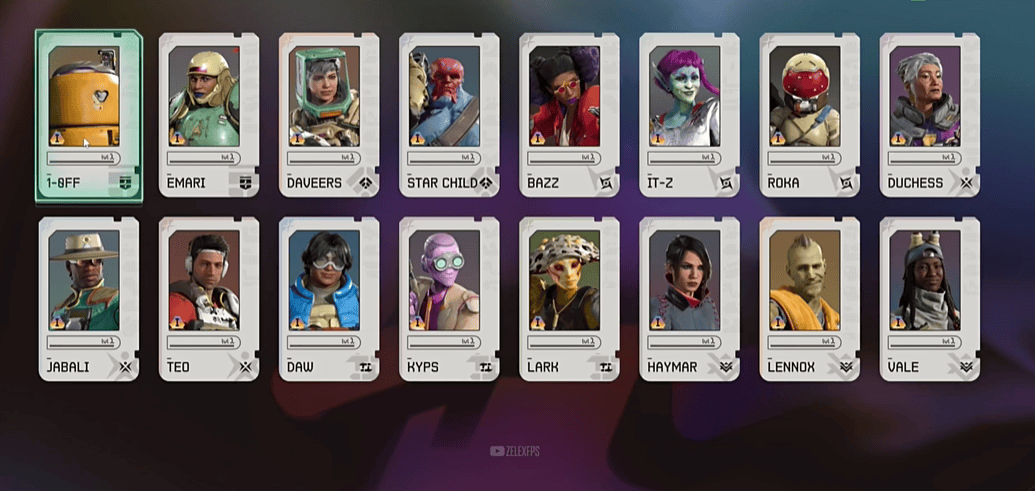Pick the Lark character card
Viewport: 1035px width, 491px height.
tap(569, 297)
